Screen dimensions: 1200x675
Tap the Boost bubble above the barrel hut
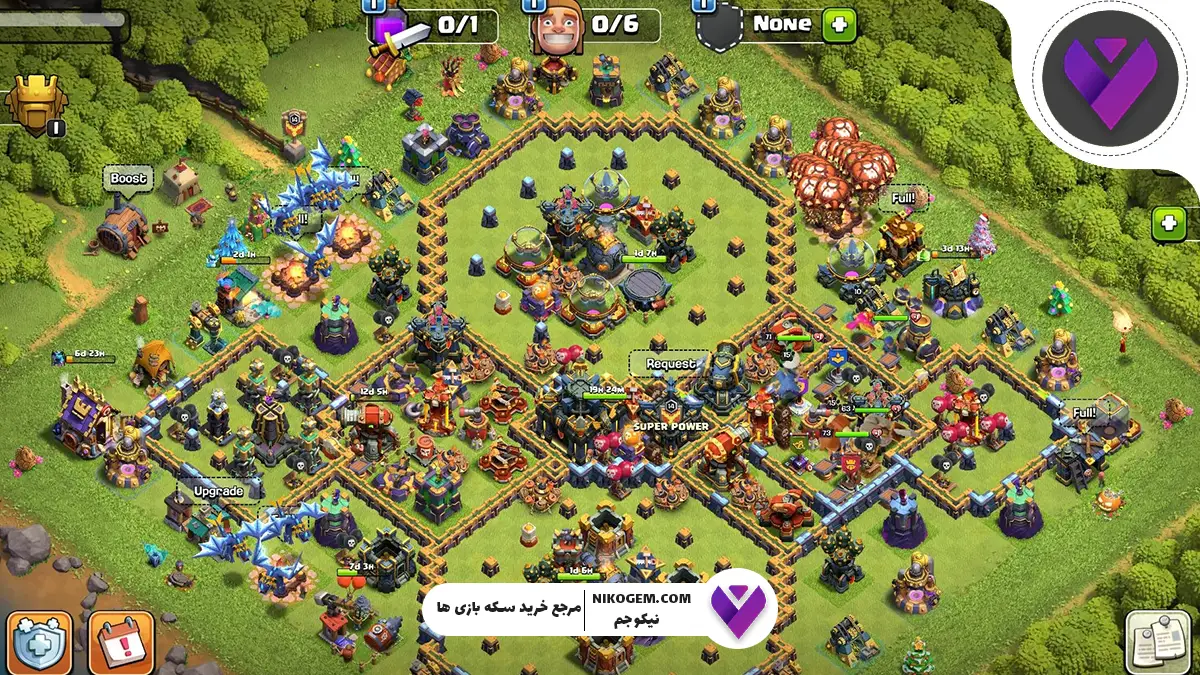click(128, 179)
